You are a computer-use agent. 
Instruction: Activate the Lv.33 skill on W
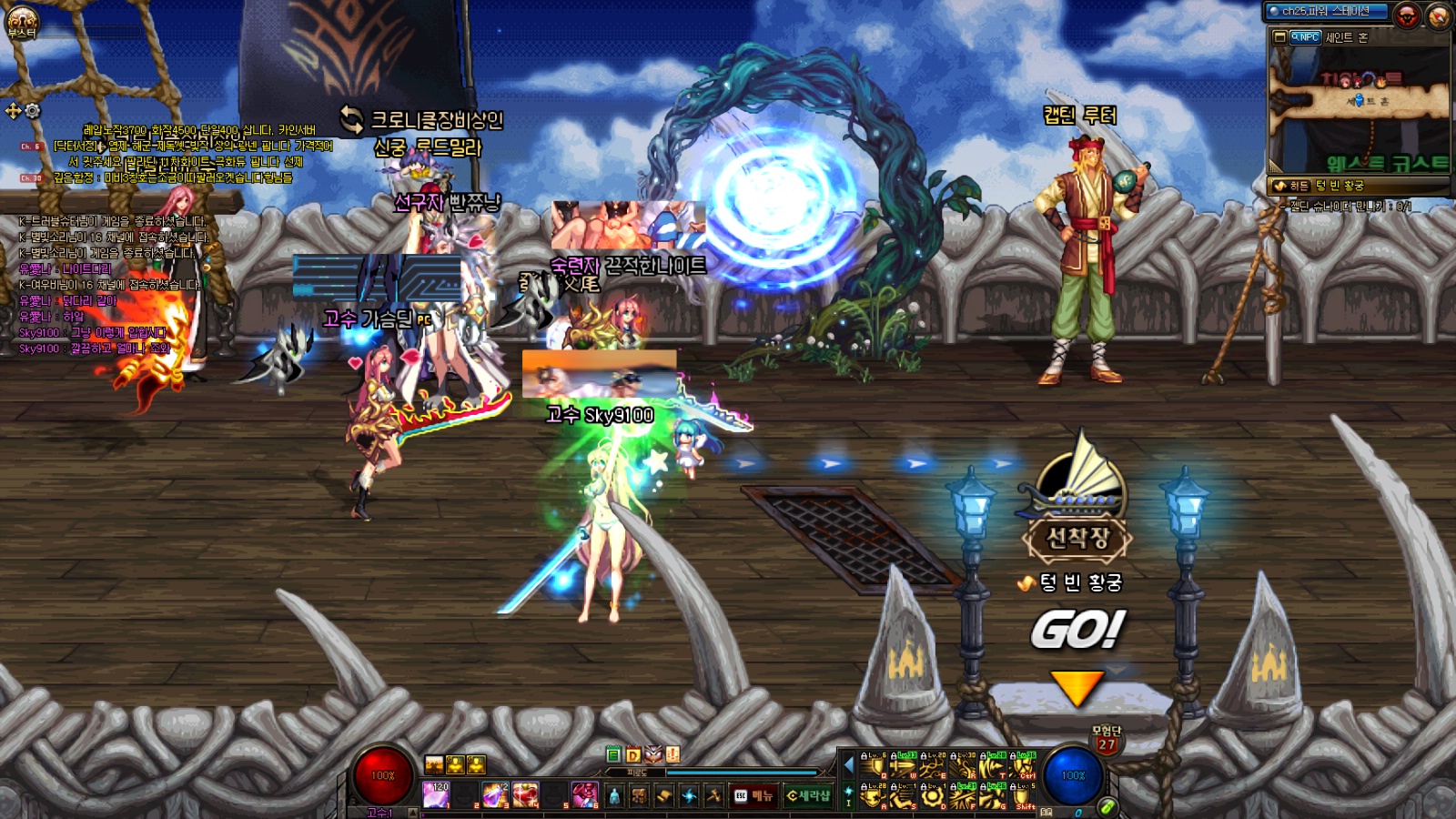point(903,767)
